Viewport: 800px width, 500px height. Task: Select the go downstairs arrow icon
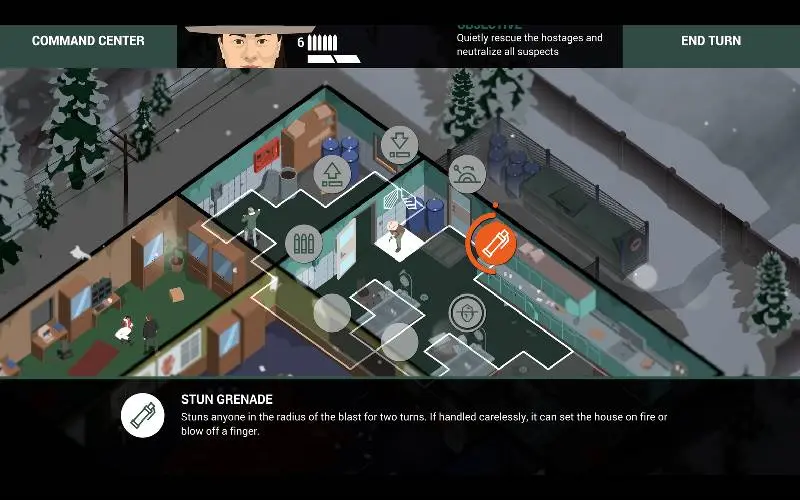399,144
